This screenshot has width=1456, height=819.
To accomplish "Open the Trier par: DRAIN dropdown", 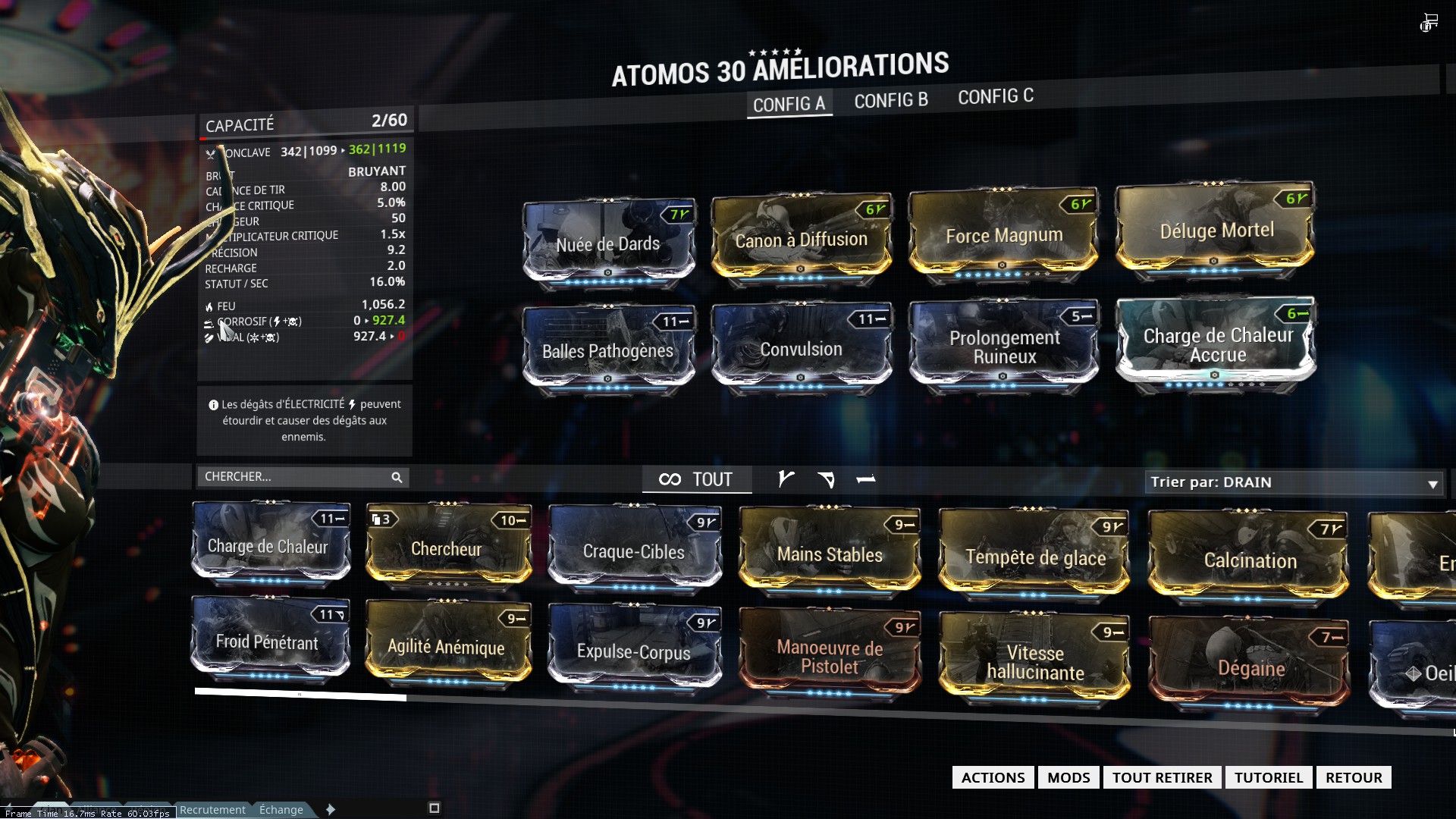I will (1294, 482).
